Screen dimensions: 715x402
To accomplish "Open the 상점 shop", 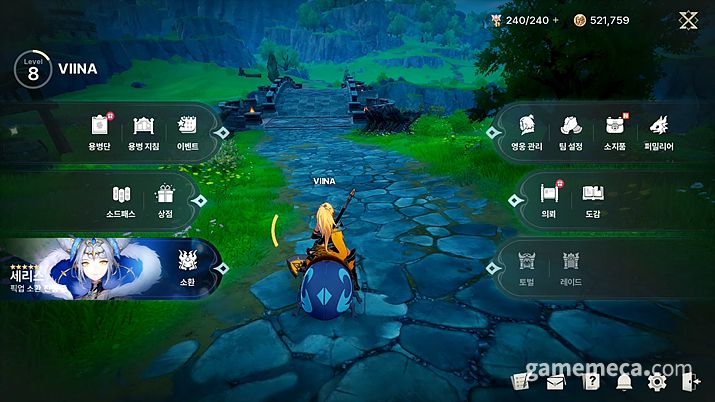I will (164, 199).
